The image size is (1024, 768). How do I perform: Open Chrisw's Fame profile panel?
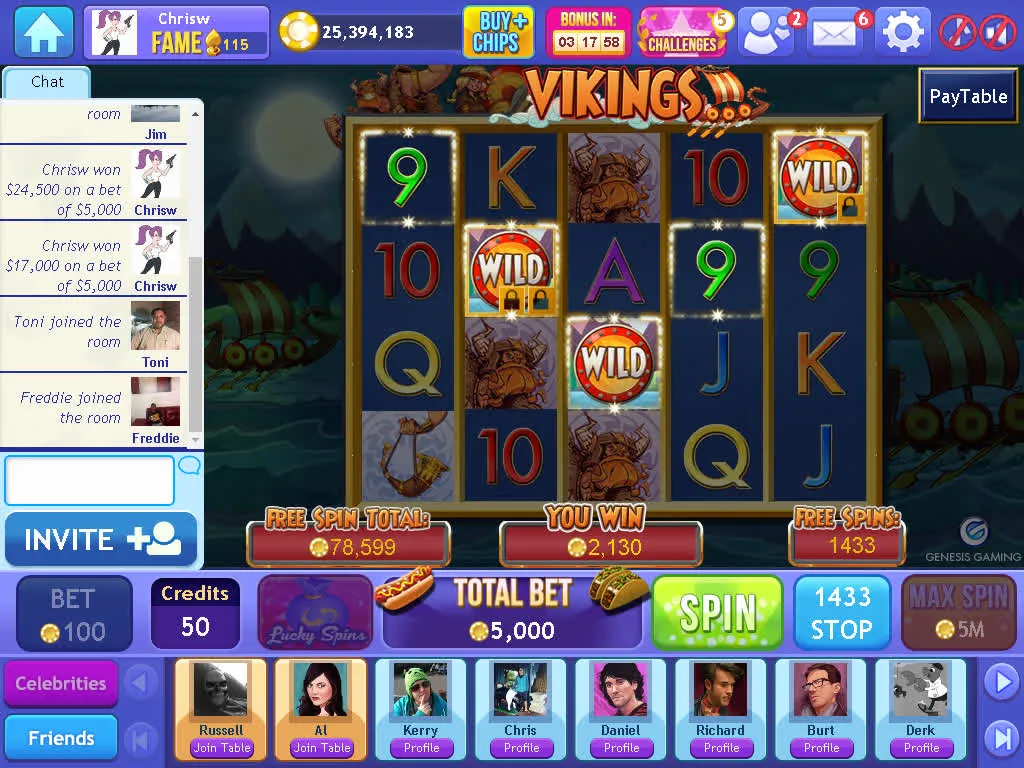pos(176,32)
